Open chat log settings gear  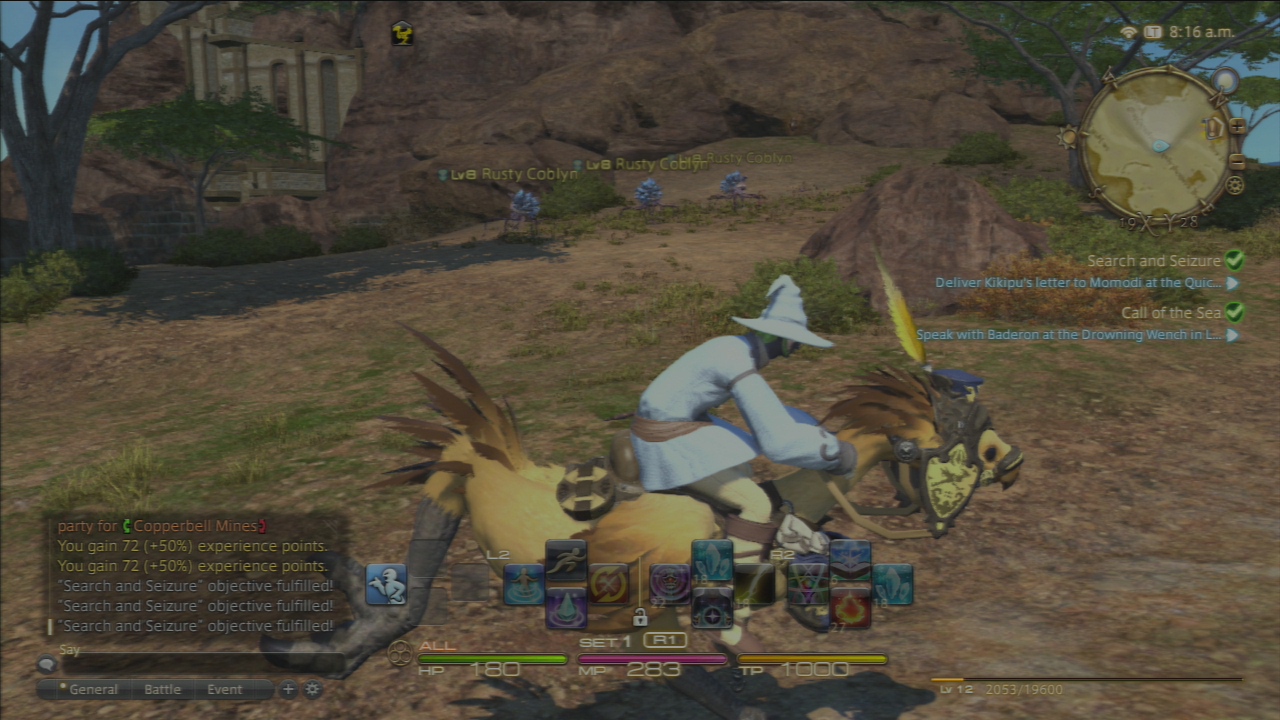(x=313, y=689)
